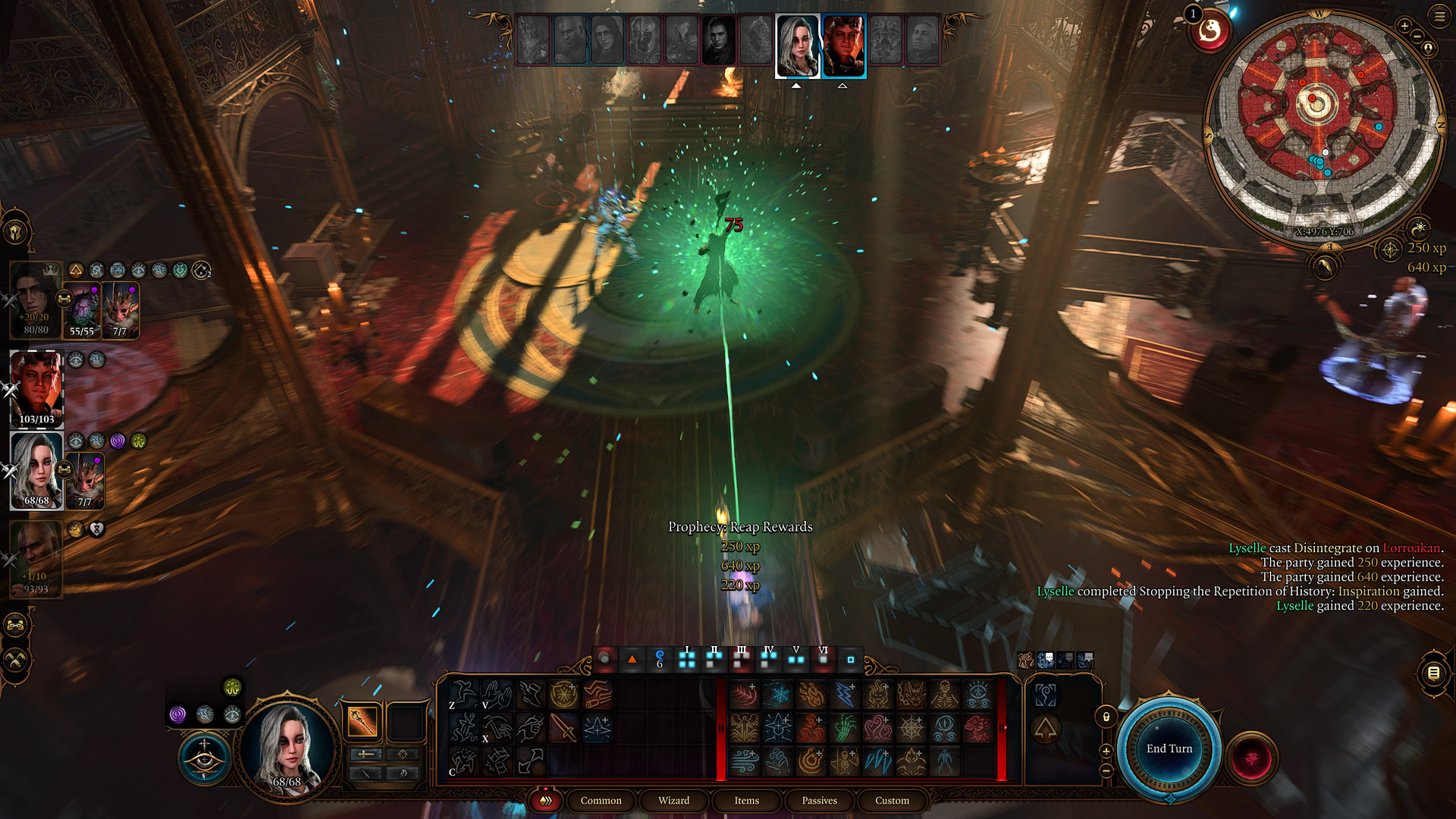Open the combat log panel

click(1433, 673)
